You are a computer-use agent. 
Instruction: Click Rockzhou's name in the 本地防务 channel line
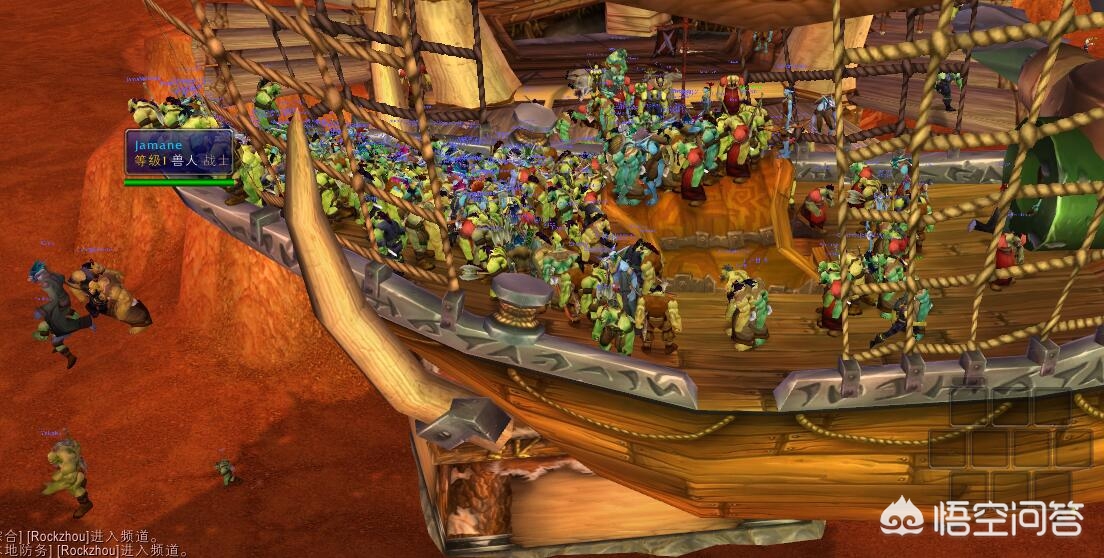[88, 550]
